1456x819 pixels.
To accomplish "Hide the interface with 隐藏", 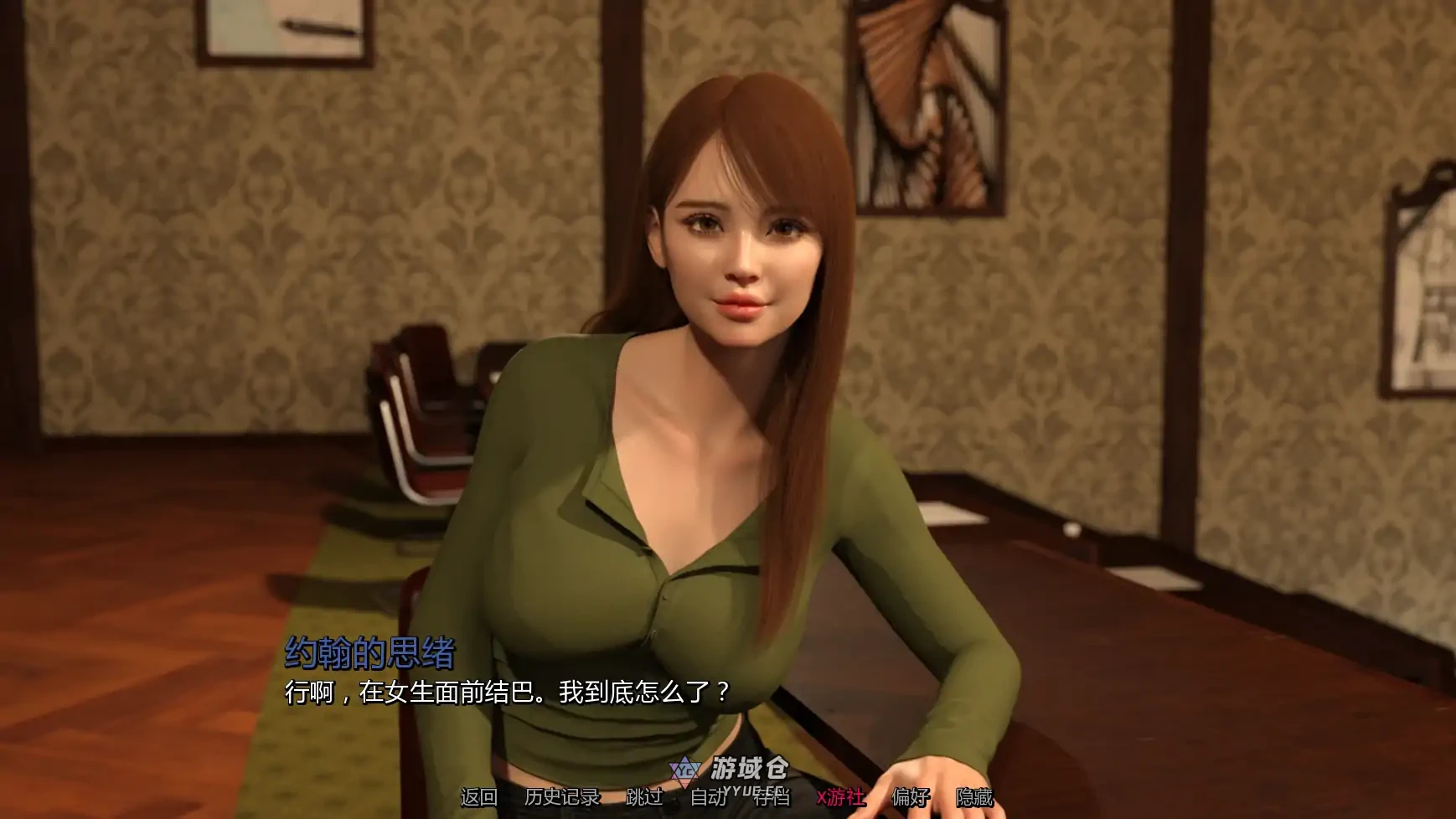I will tap(973, 797).
